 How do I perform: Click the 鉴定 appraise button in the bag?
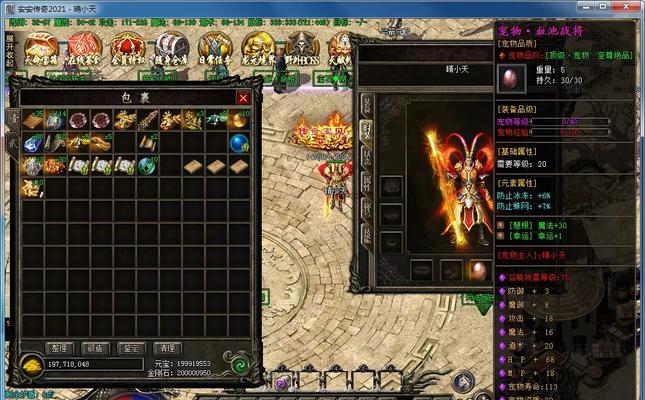(x=128, y=348)
